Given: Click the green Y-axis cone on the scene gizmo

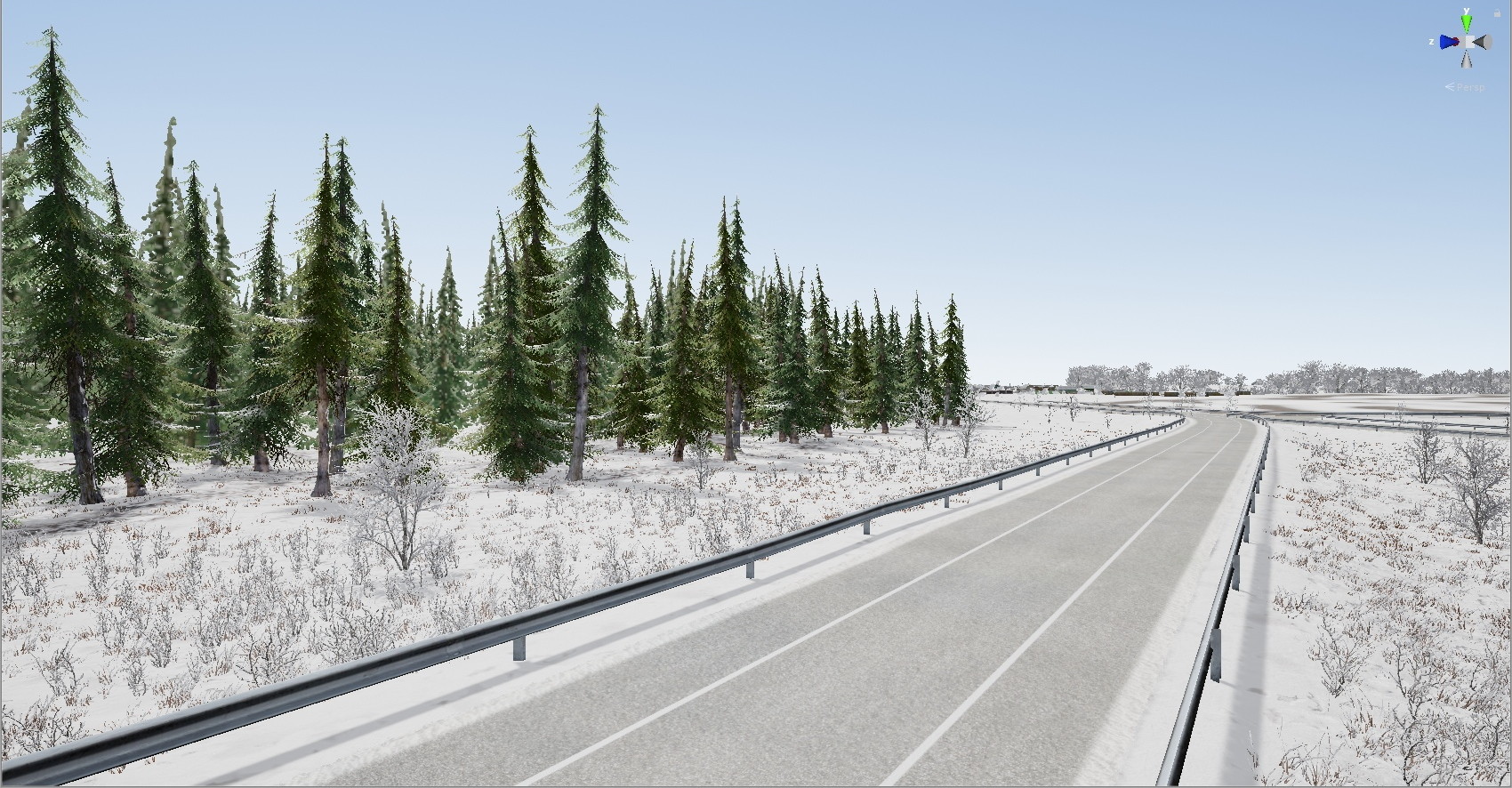Looking at the screenshot, I should click(x=1466, y=22).
